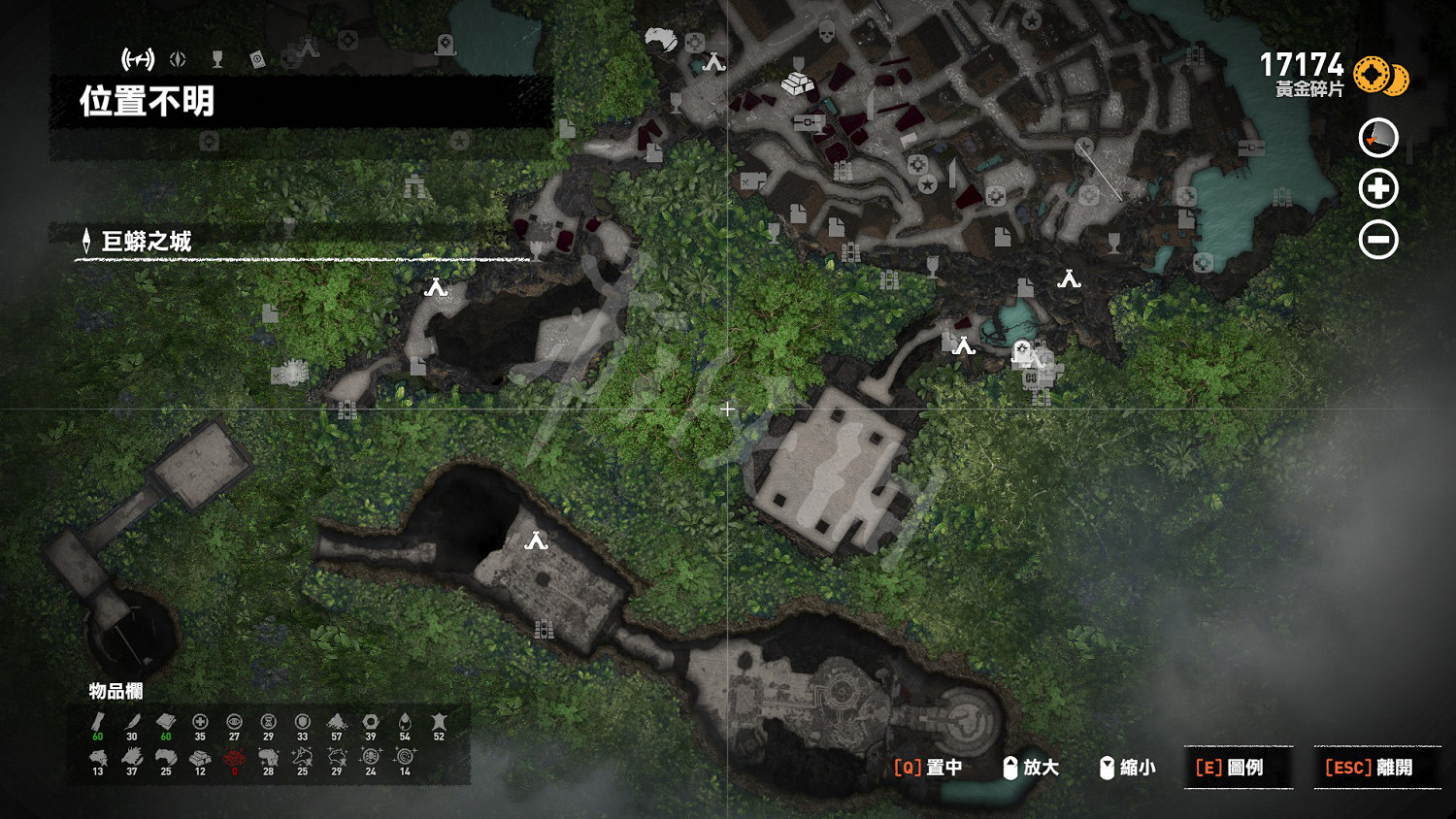The width and height of the screenshot is (1456, 819).
Task: Select the 巨蟒之城 location entry
Action: click(146, 242)
